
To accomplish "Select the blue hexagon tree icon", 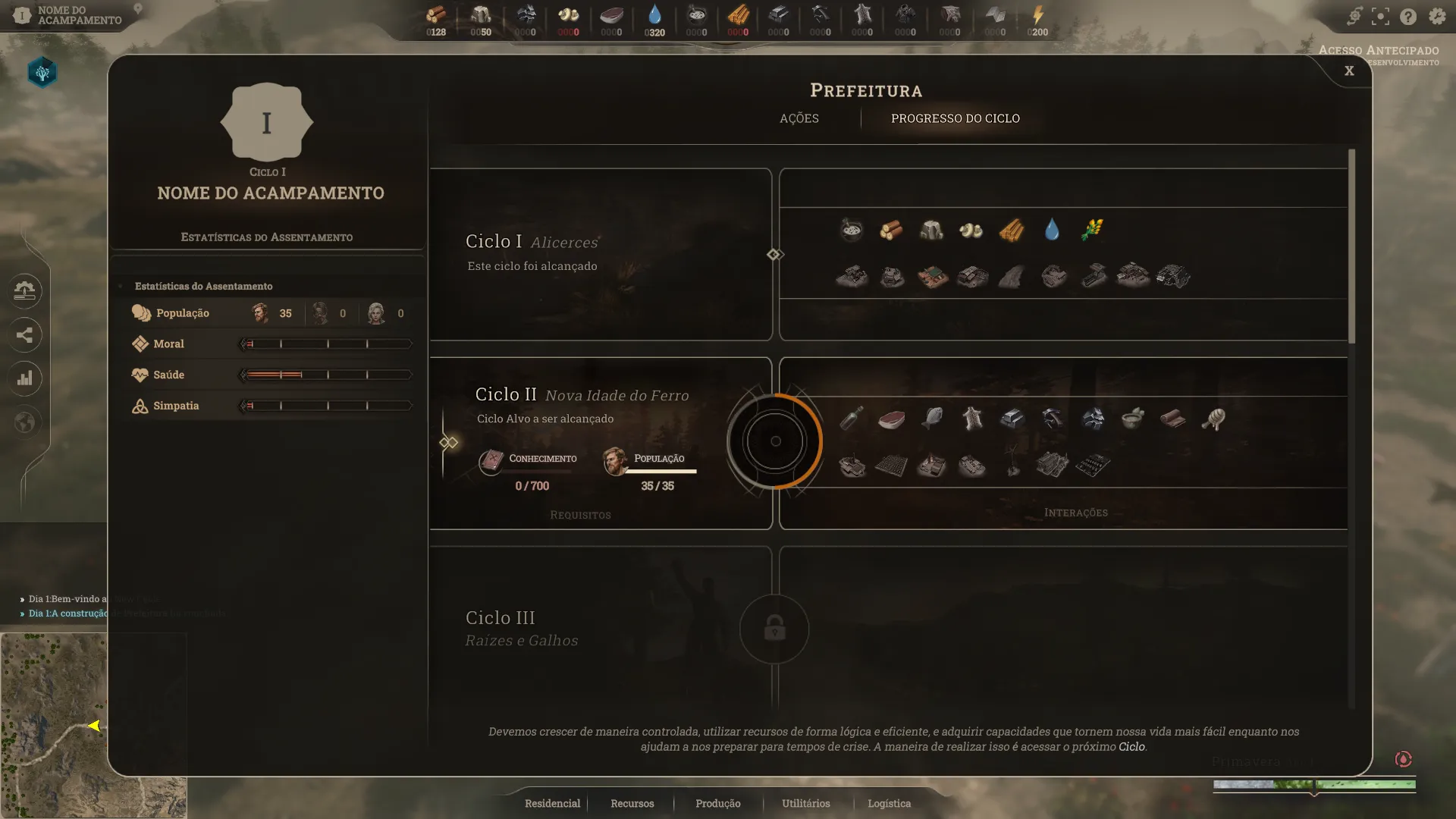I will [x=42, y=73].
